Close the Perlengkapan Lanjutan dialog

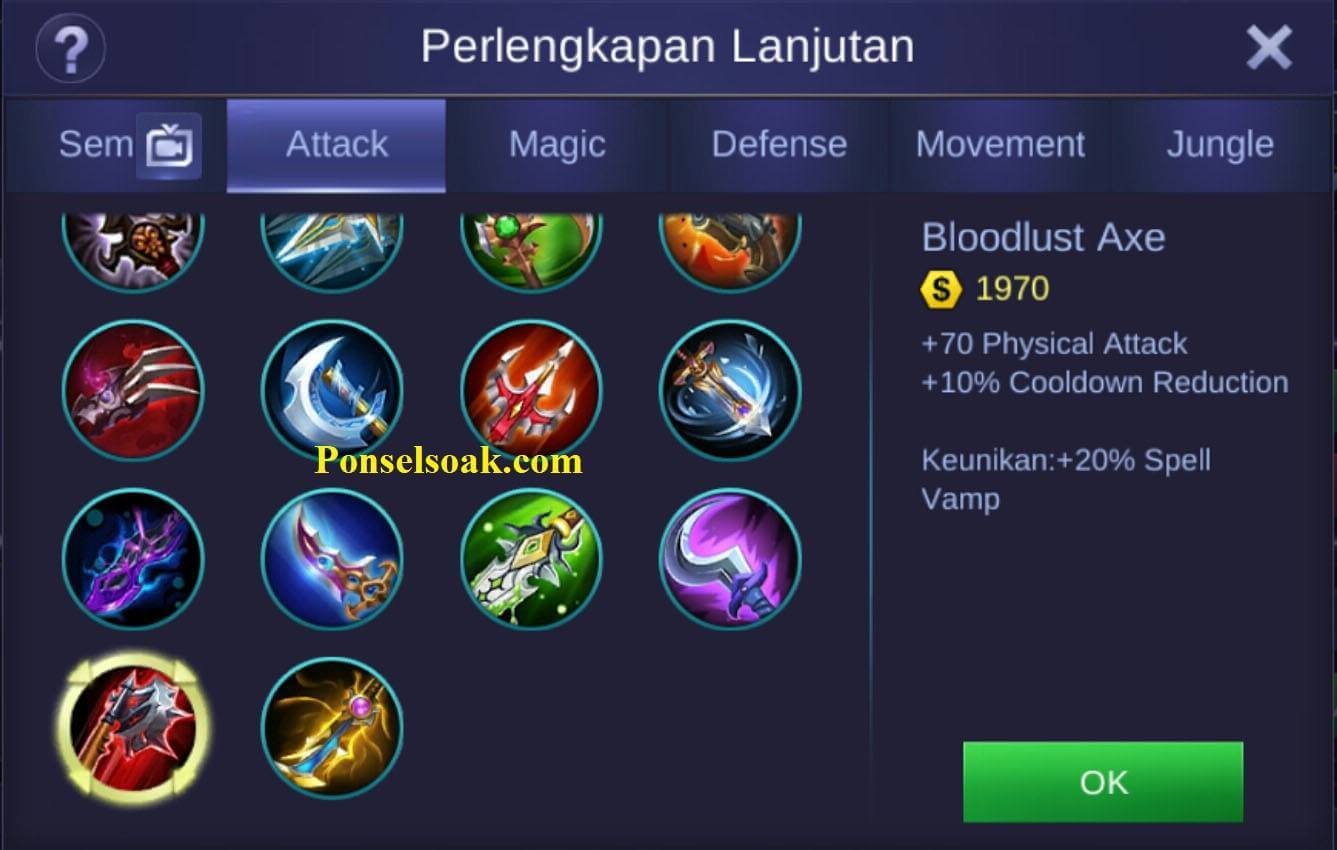point(1271,46)
